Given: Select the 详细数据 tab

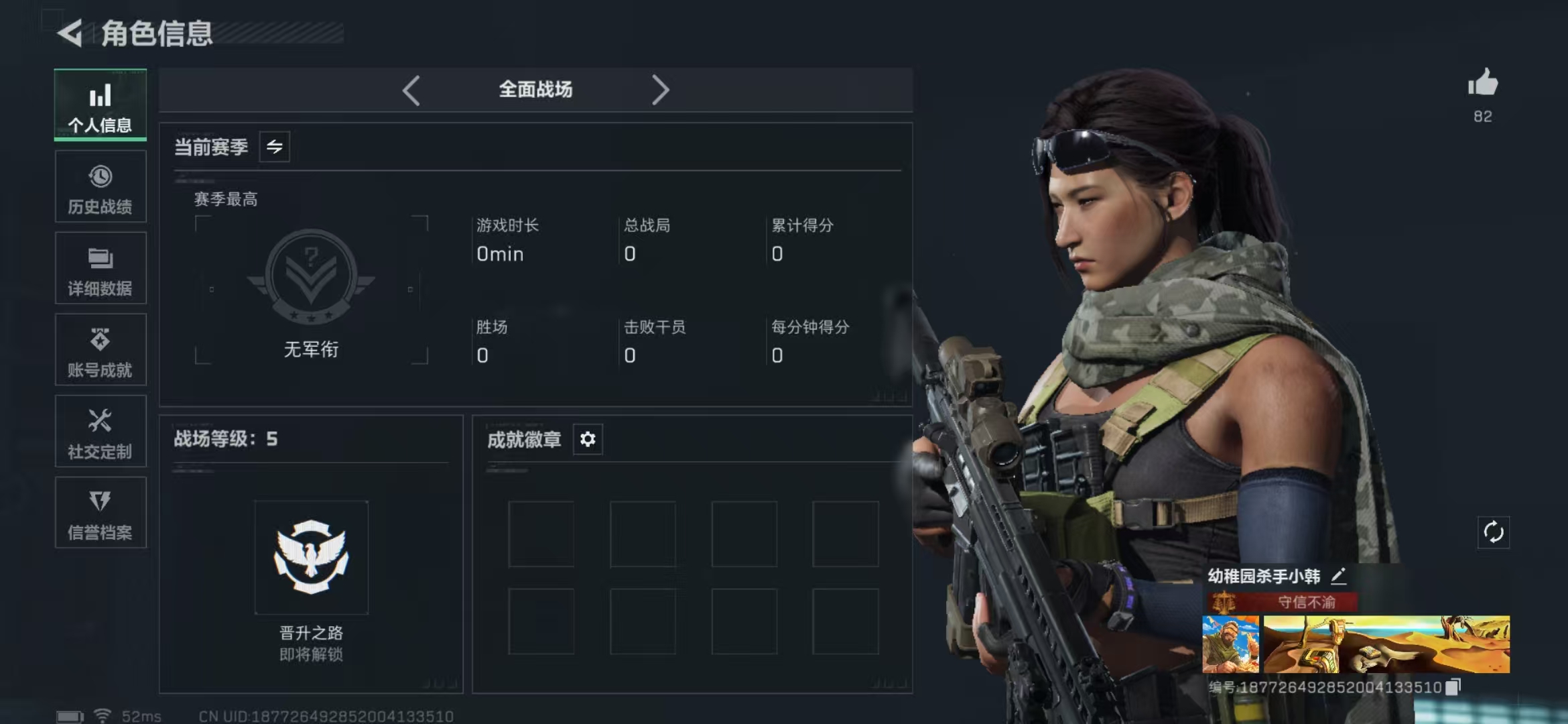Looking at the screenshot, I should (101, 269).
